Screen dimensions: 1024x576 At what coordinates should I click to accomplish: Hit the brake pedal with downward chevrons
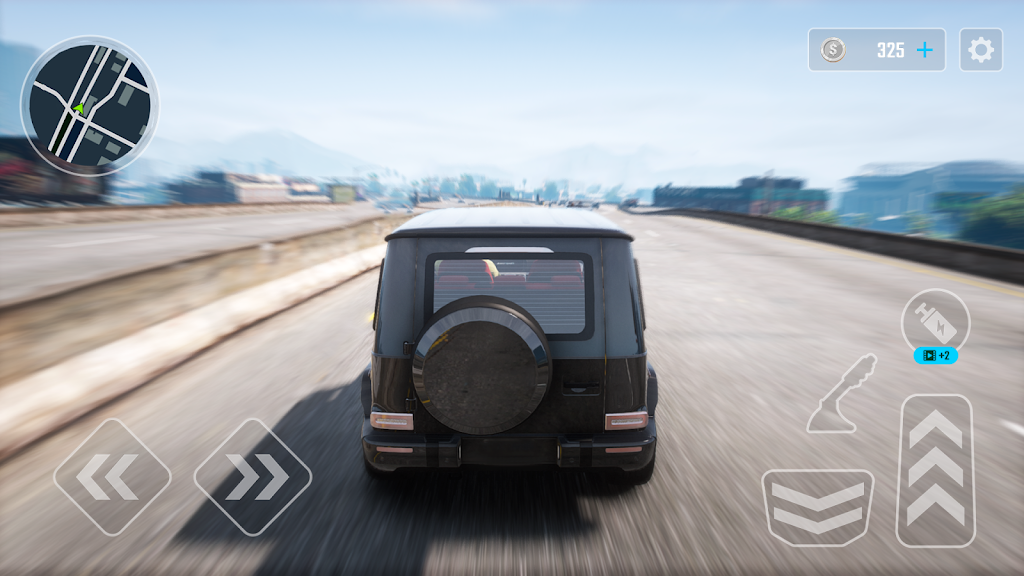pyautogui.click(x=817, y=507)
